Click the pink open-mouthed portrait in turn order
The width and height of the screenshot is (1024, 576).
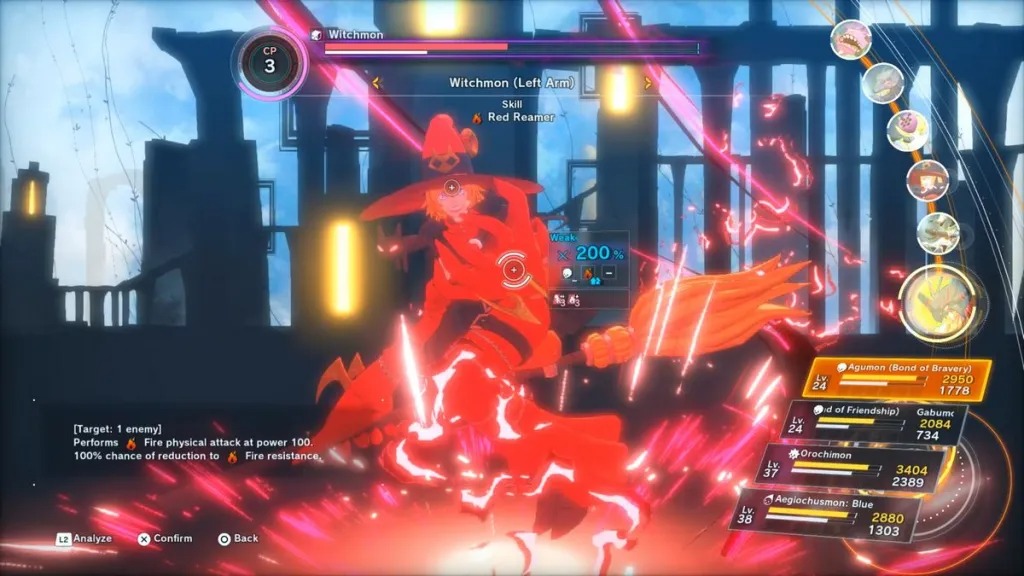851,40
